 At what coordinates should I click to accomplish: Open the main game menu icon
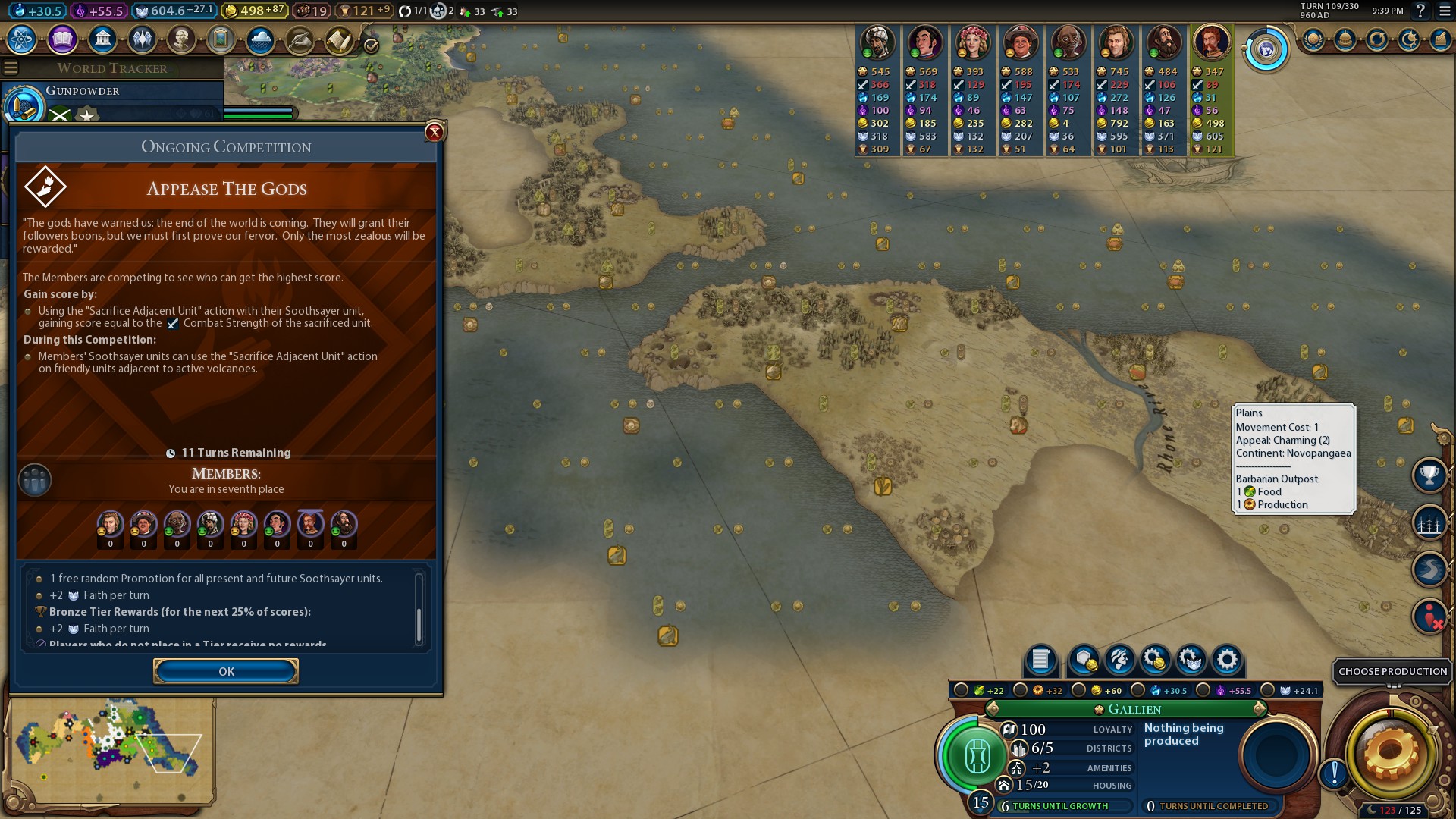(x=1445, y=11)
